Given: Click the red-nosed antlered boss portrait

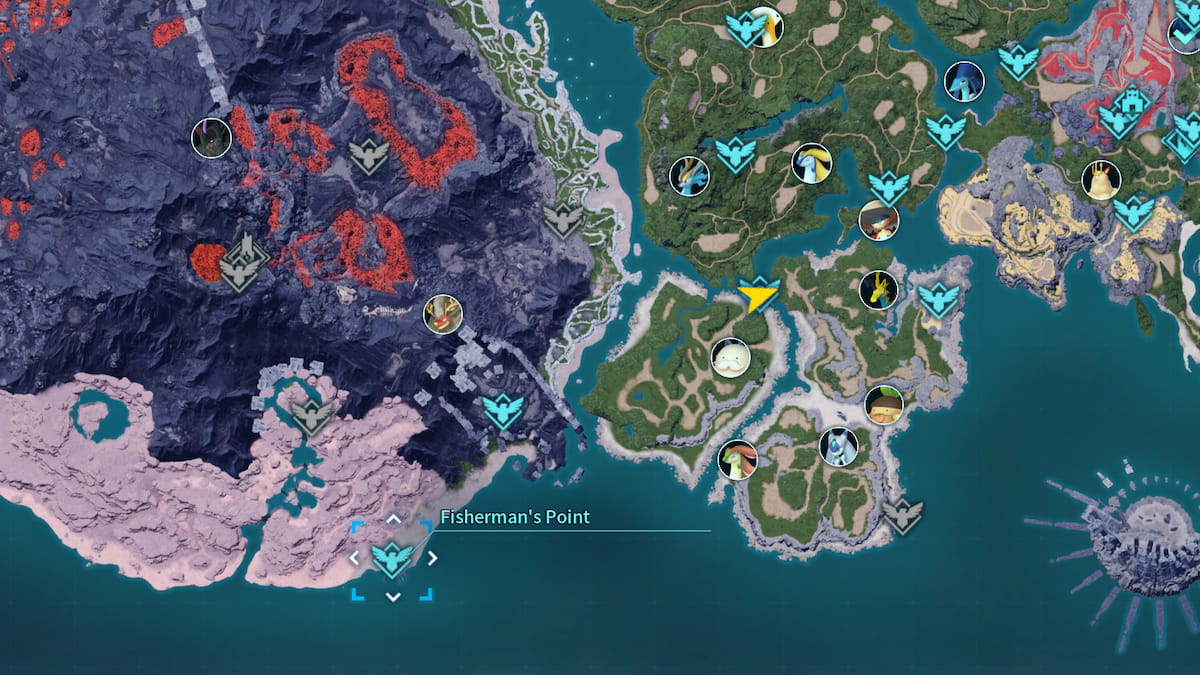Looking at the screenshot, I should coord(442,314).
